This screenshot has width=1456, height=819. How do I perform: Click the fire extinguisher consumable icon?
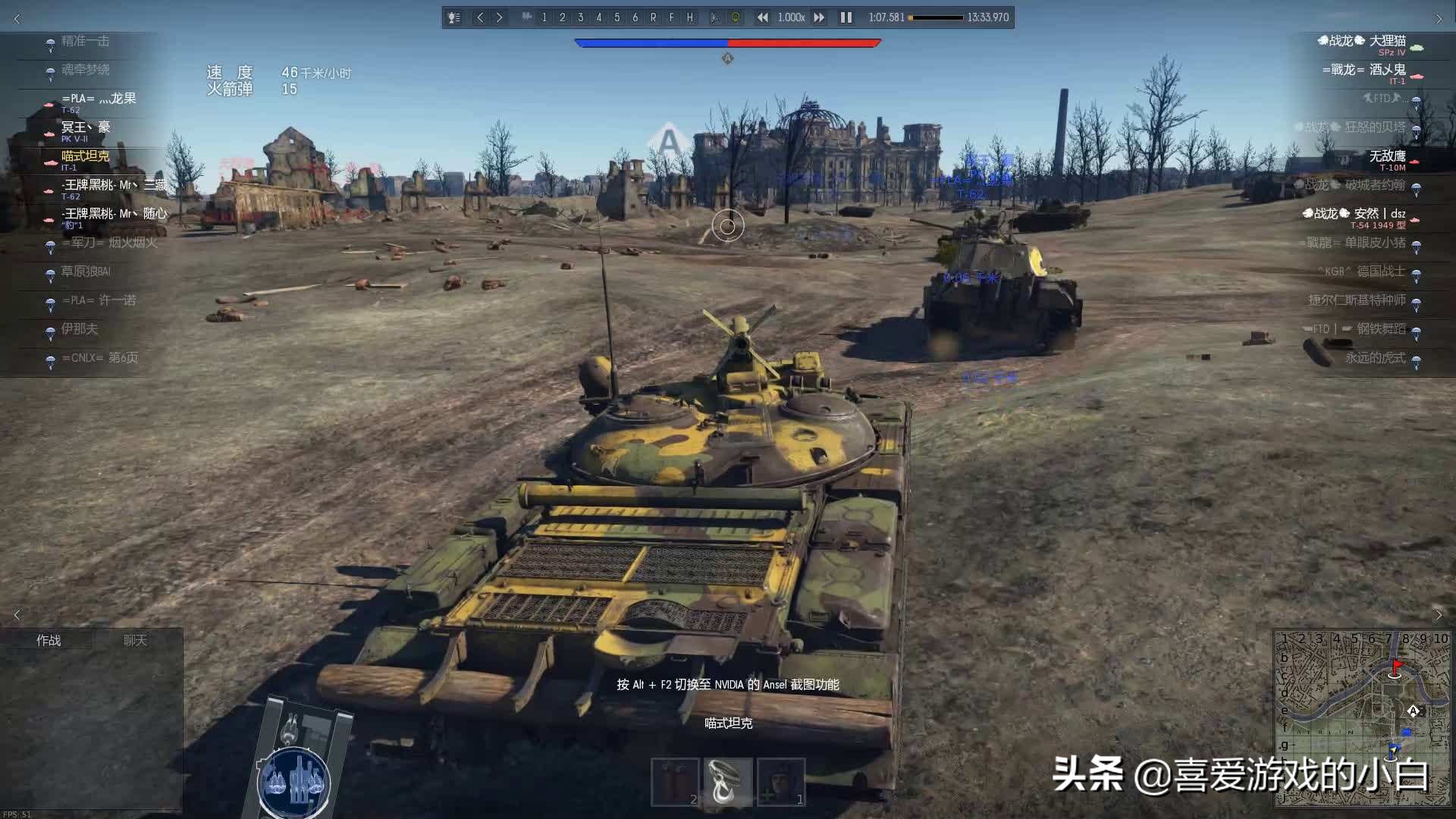pos(677,781)
